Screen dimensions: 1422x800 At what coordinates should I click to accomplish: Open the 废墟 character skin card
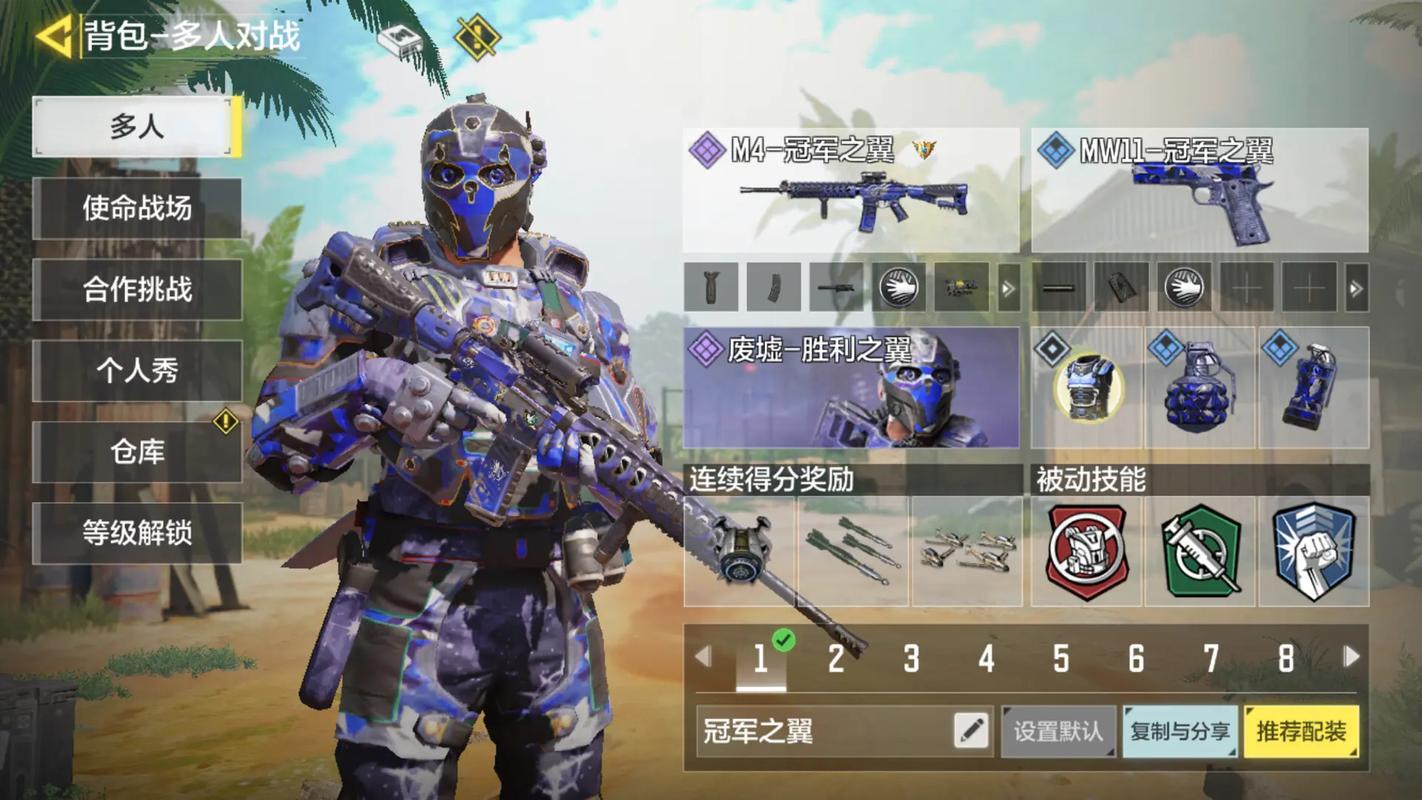[x=851, y=387]
